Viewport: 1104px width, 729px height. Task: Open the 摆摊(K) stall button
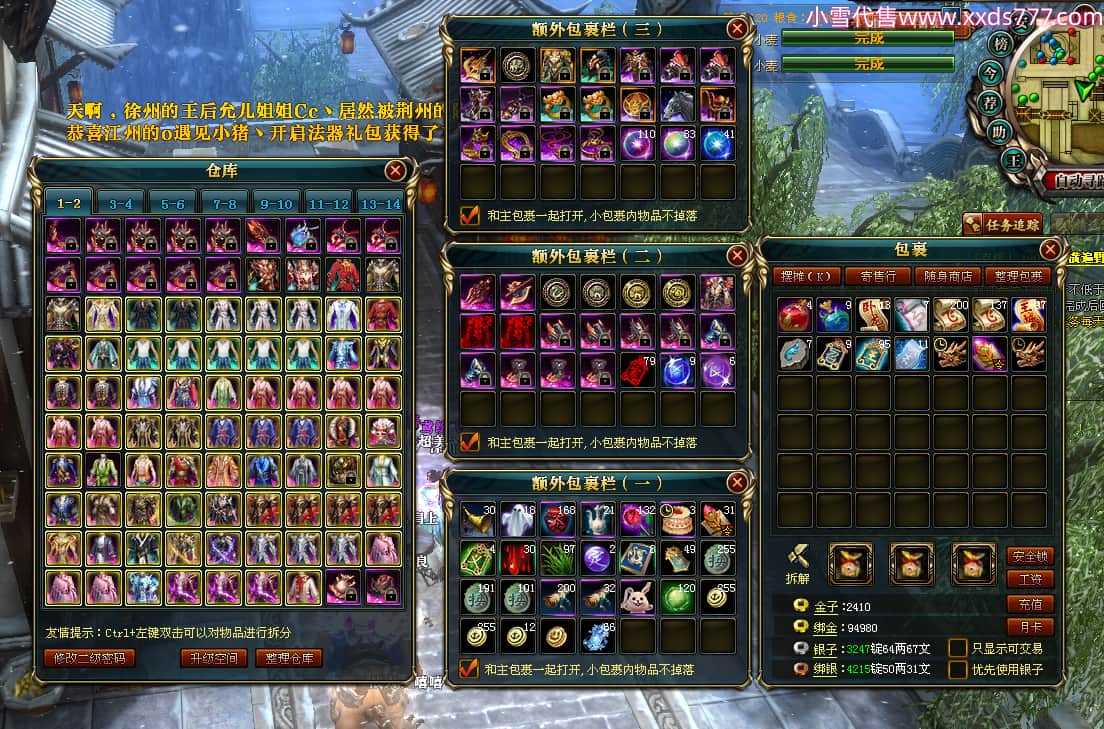point(805,276)
